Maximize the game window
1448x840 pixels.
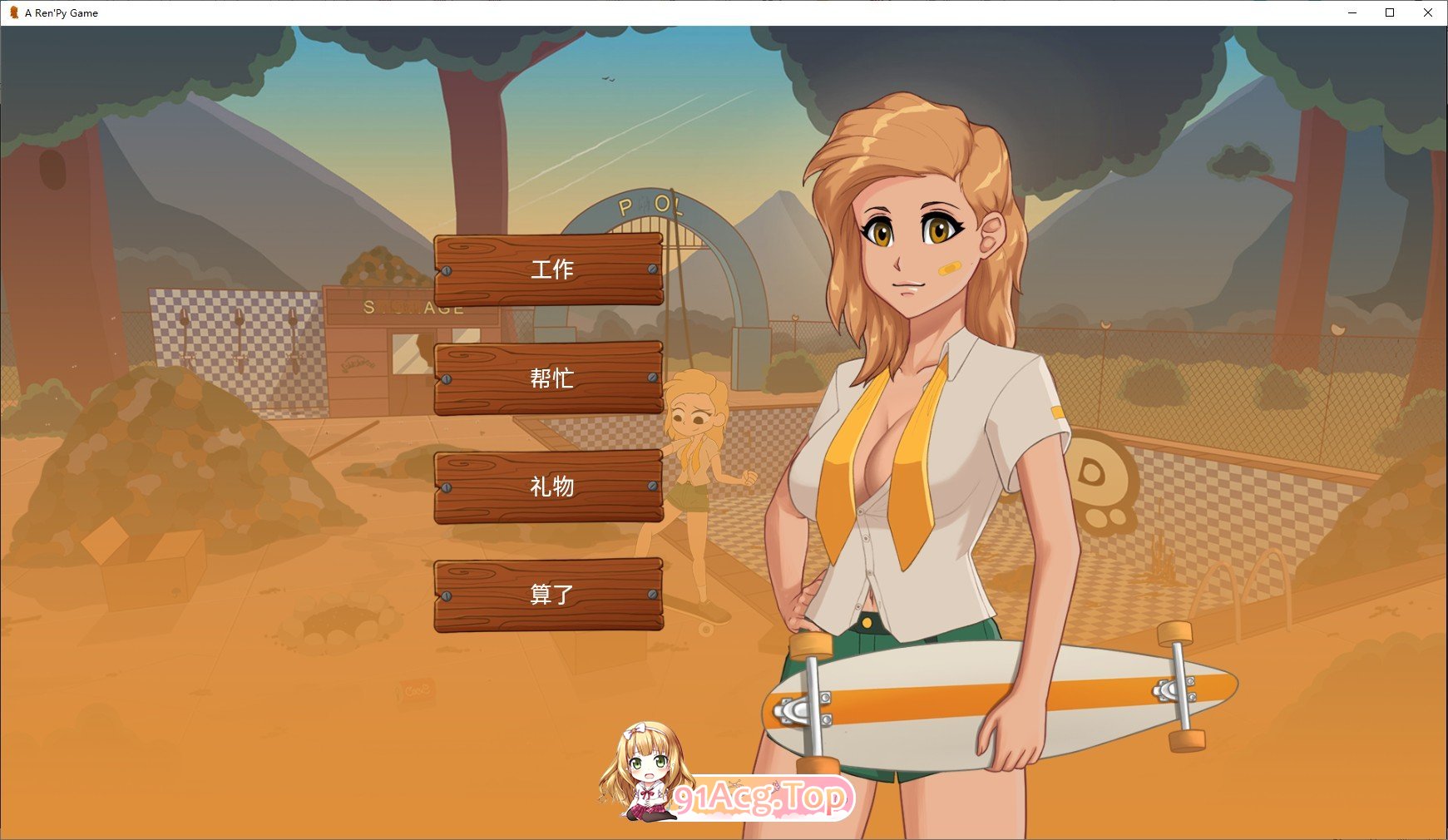[x=1388, y=12]
